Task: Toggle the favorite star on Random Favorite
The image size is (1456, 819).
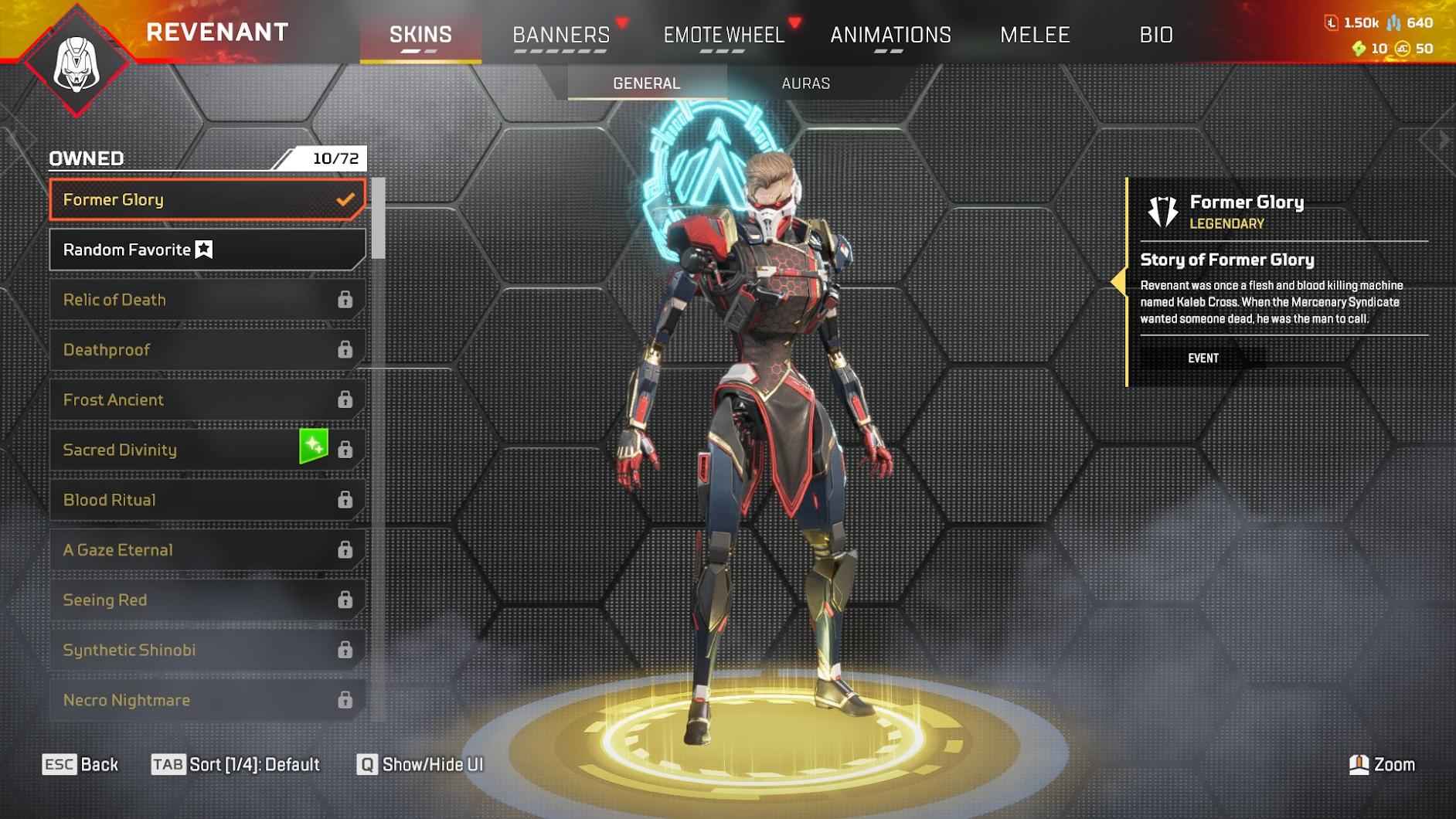Action: (203, 249)
